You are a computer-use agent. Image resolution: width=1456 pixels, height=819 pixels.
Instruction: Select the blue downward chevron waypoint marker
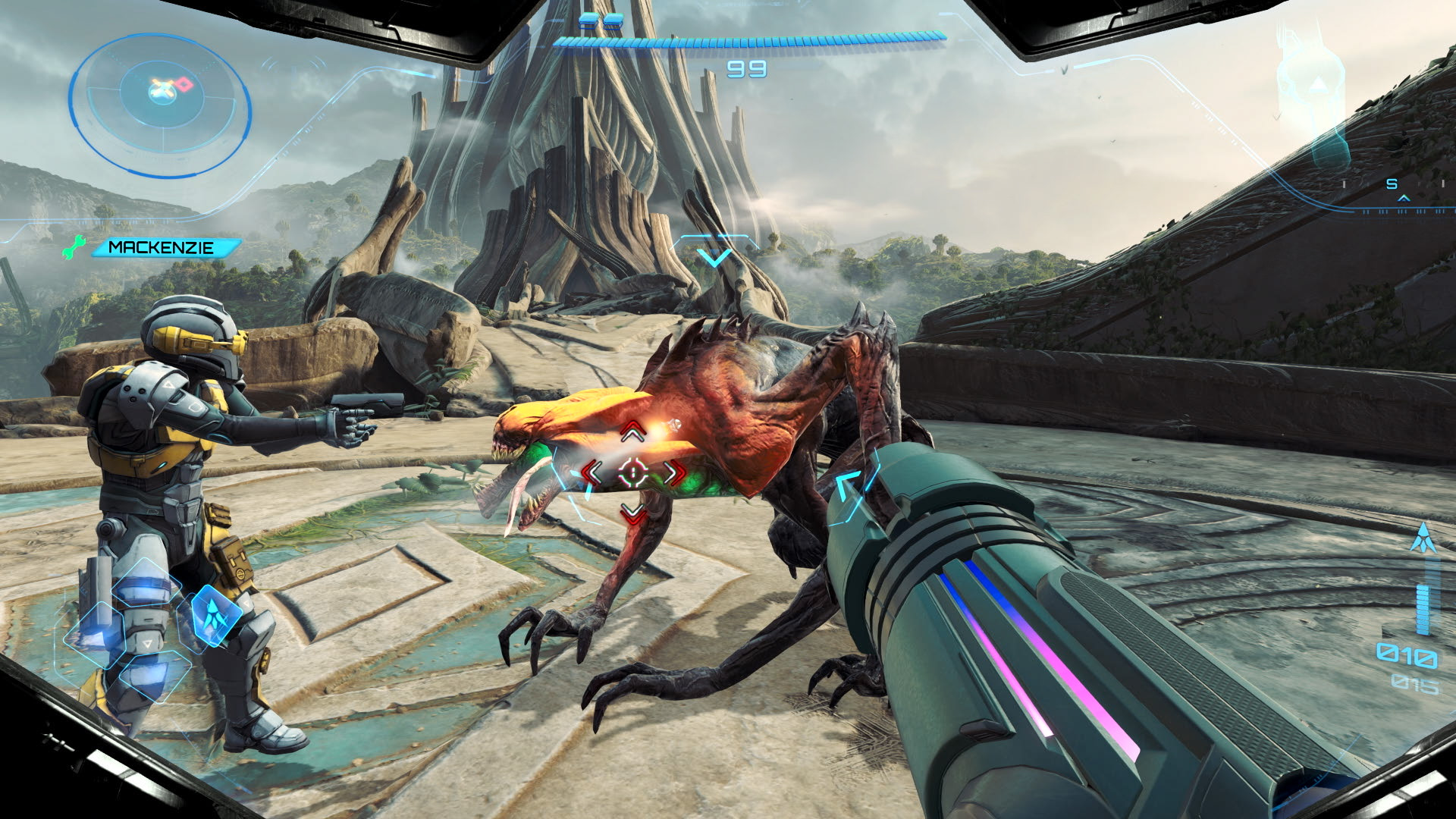[x=714, y=258]
